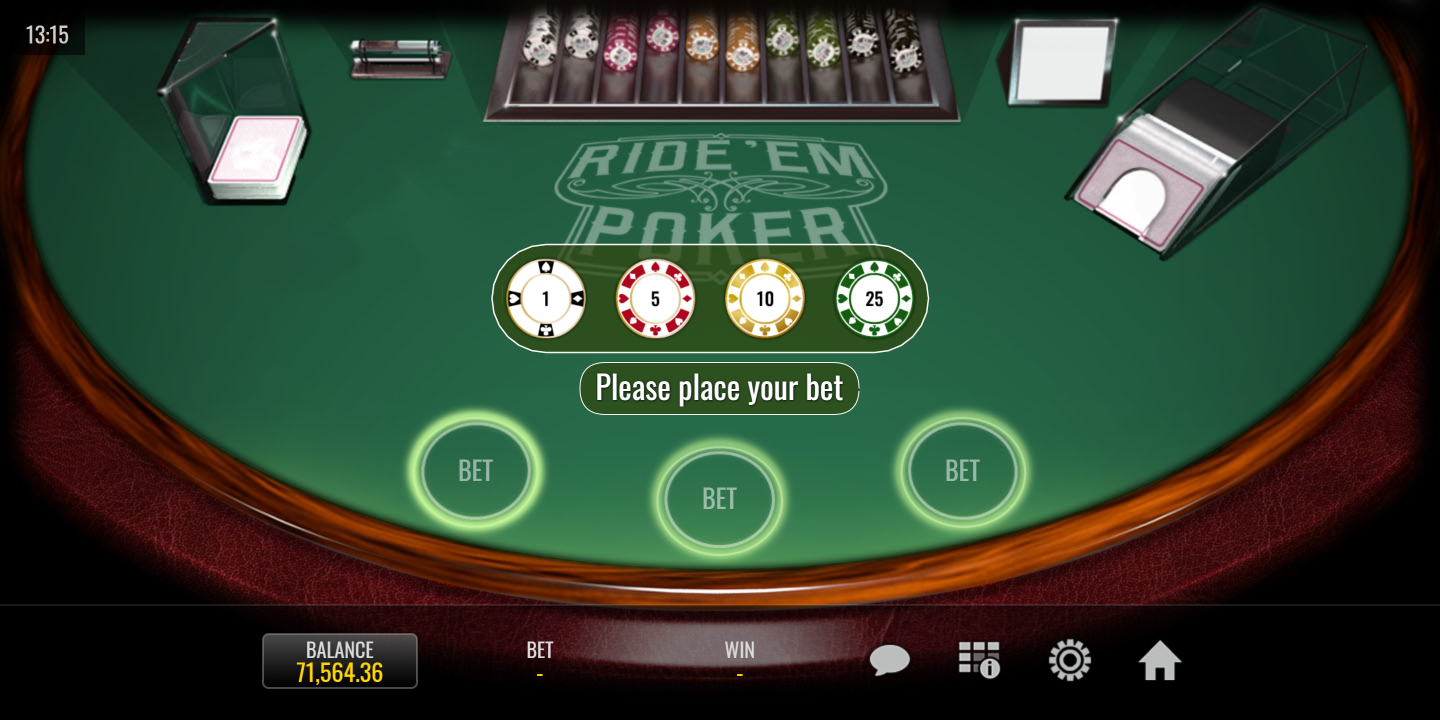
Task: Open the Balance panel
Action: click(340, 661)
